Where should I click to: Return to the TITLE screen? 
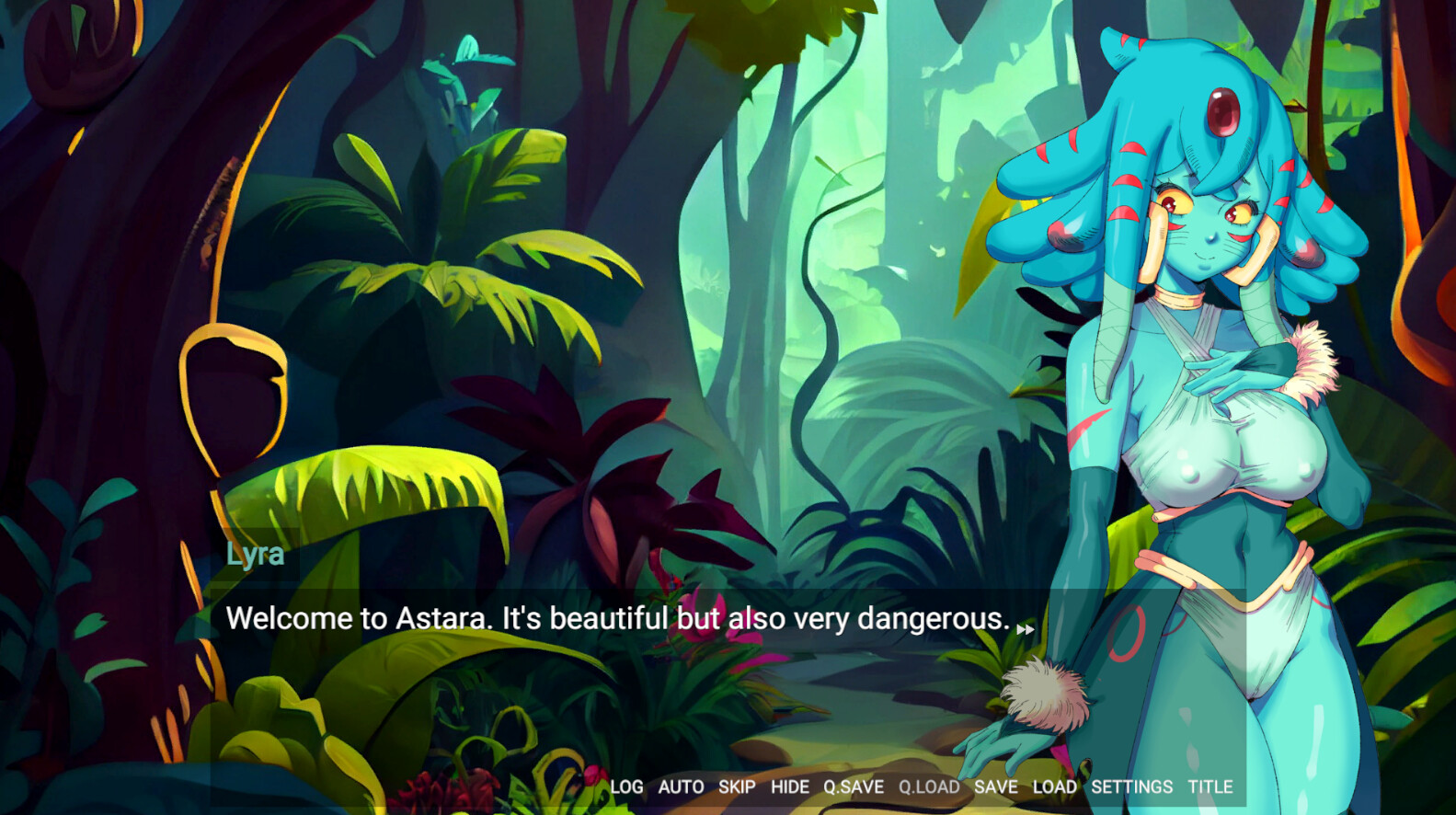(1211, 786)
